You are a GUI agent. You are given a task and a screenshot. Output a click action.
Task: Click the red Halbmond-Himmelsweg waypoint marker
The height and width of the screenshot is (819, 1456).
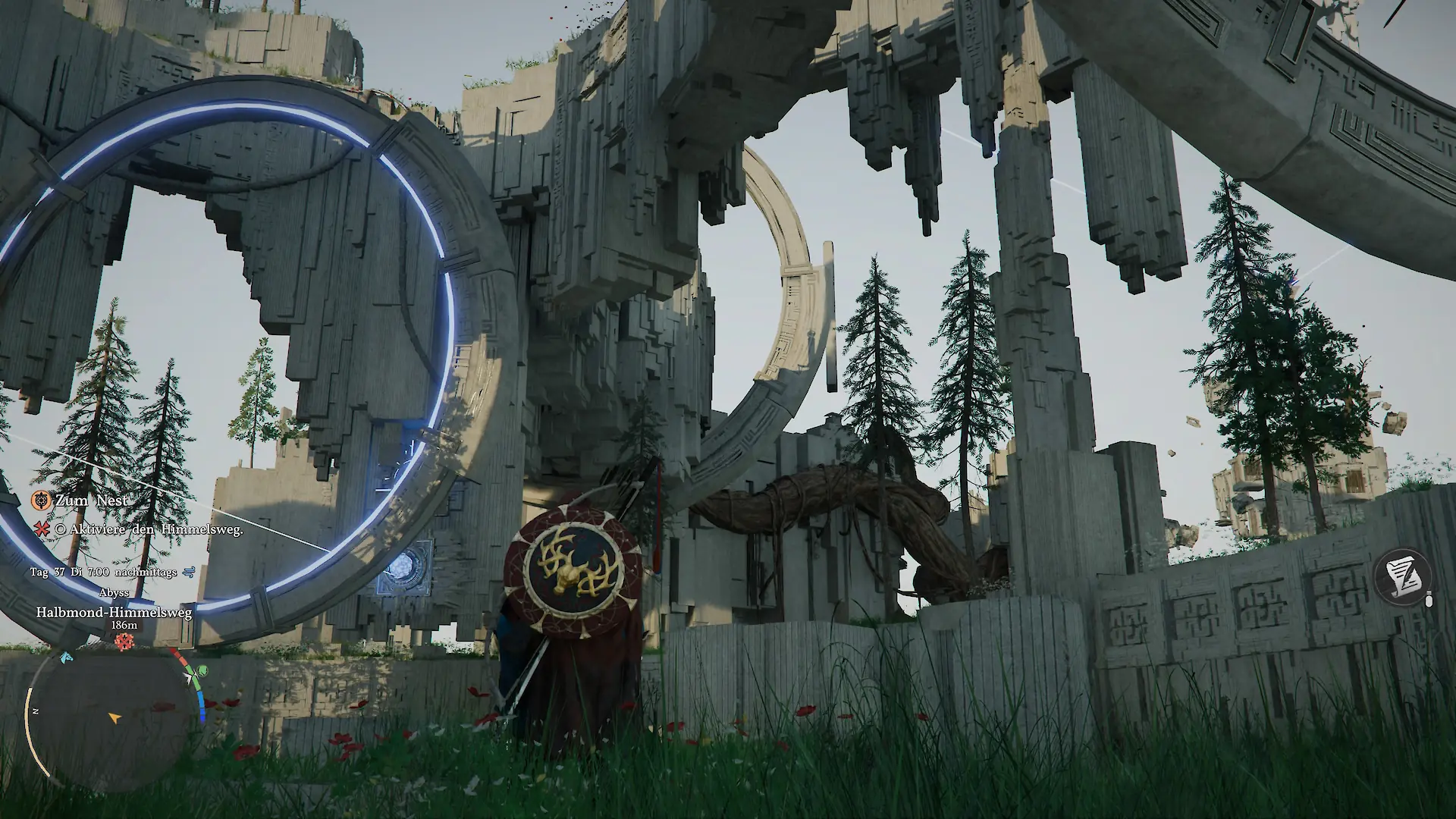pos(124,642)
